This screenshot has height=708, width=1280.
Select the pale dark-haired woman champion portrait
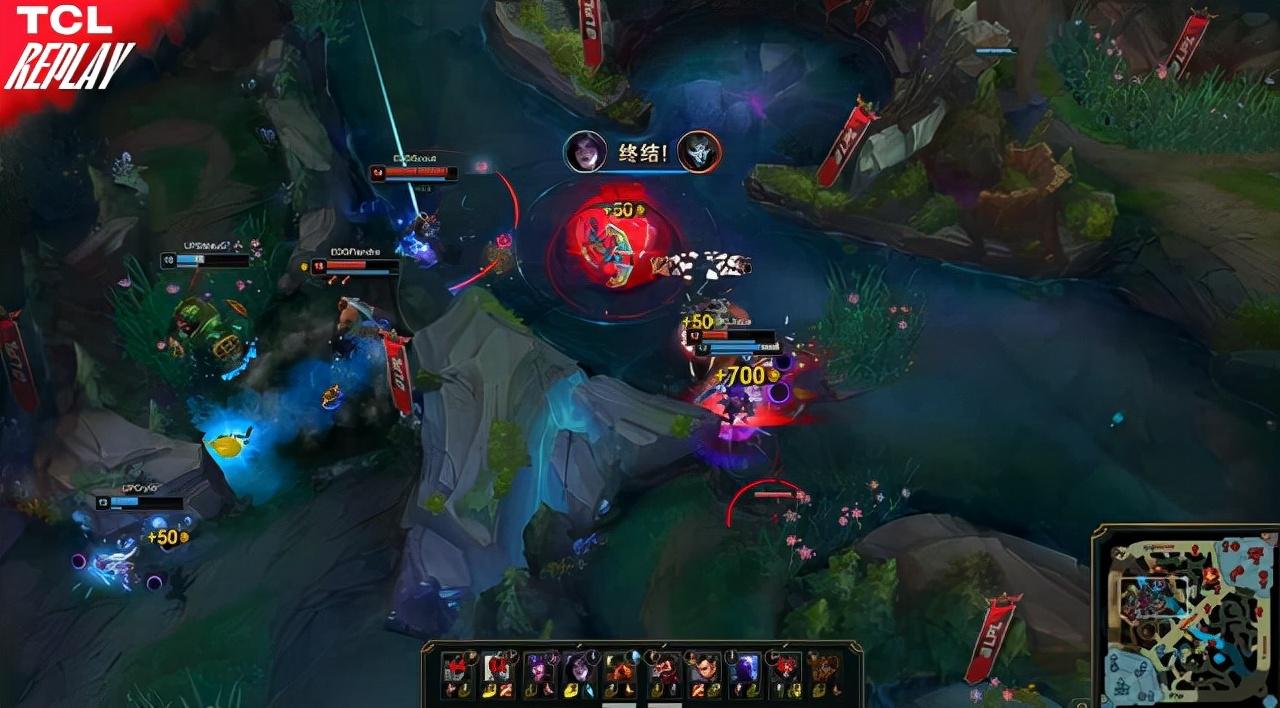[x=576, y=668]
